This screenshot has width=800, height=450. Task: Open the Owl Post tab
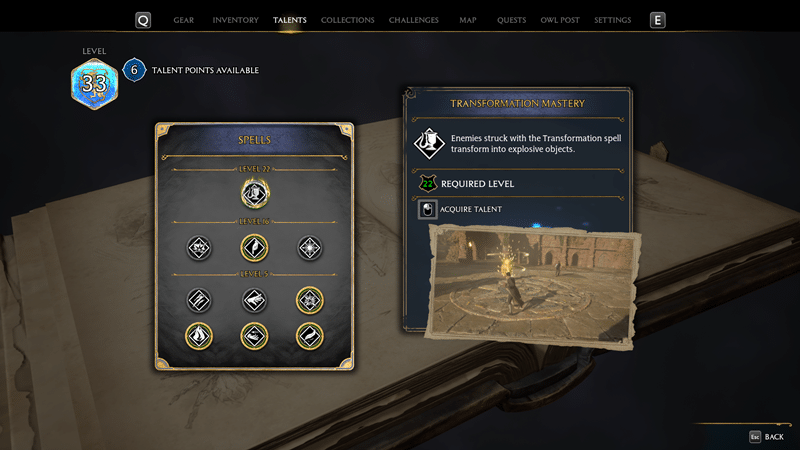click(559, 20)
